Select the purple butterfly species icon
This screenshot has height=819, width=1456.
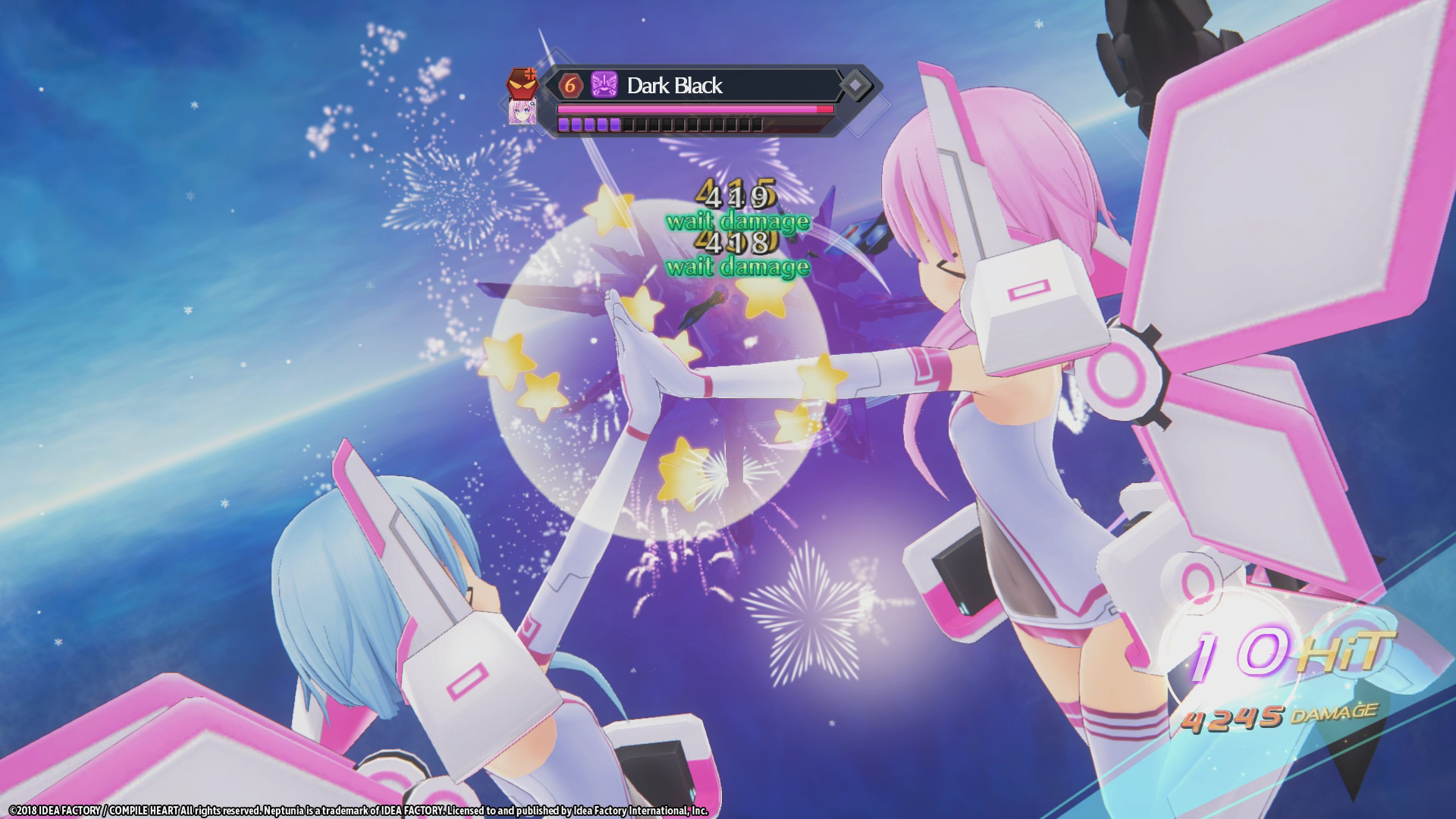[604, 83]
